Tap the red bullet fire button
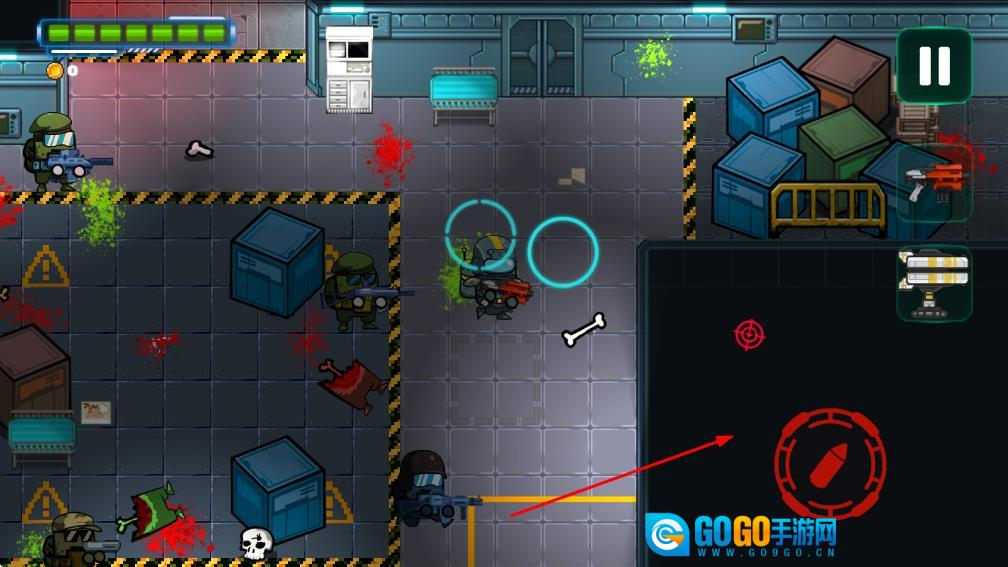This screenshot has width=1008, height=567. click(830, 462)
